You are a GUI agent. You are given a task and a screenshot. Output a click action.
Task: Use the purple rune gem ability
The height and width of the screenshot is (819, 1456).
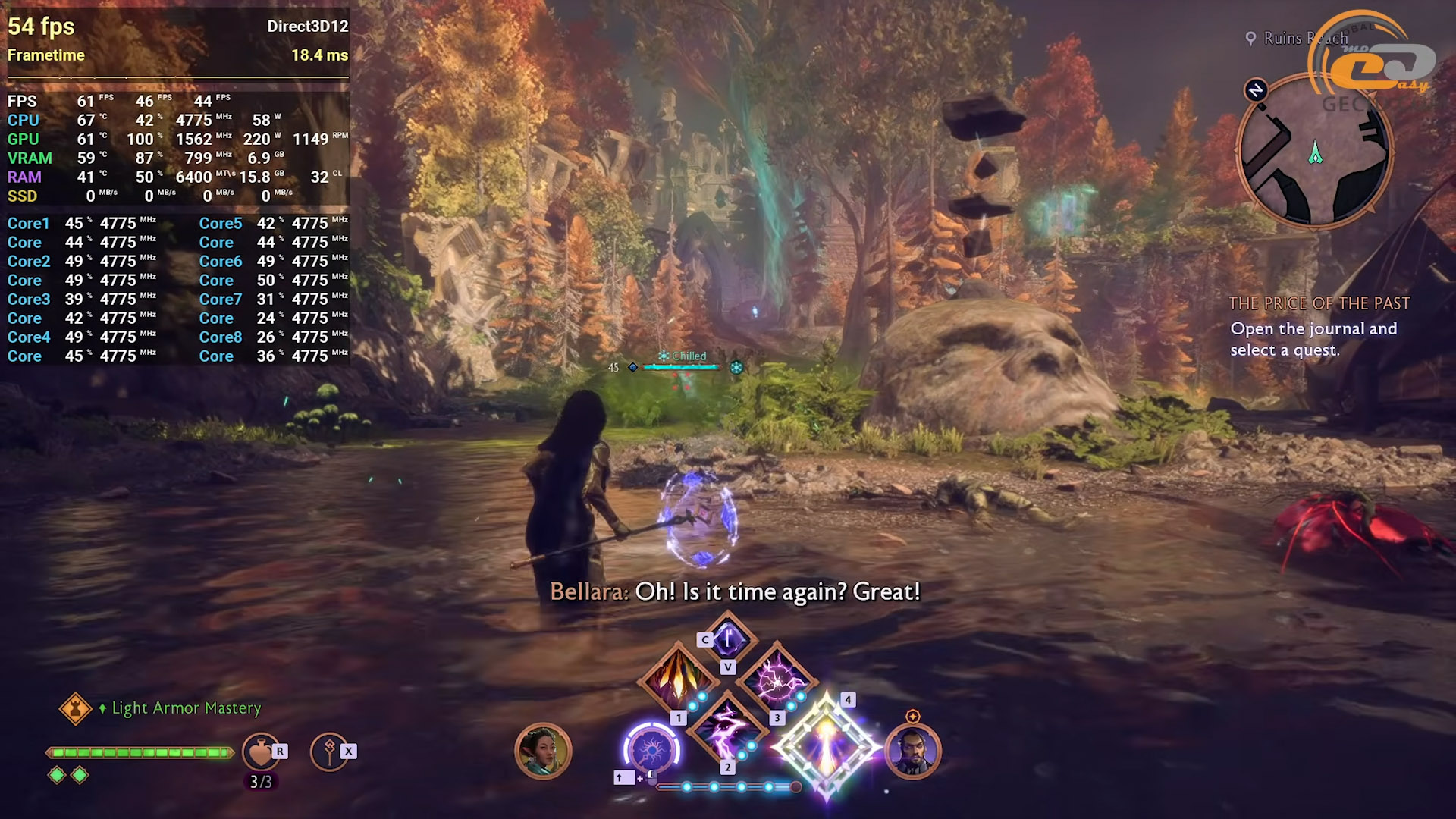(727, 639)
